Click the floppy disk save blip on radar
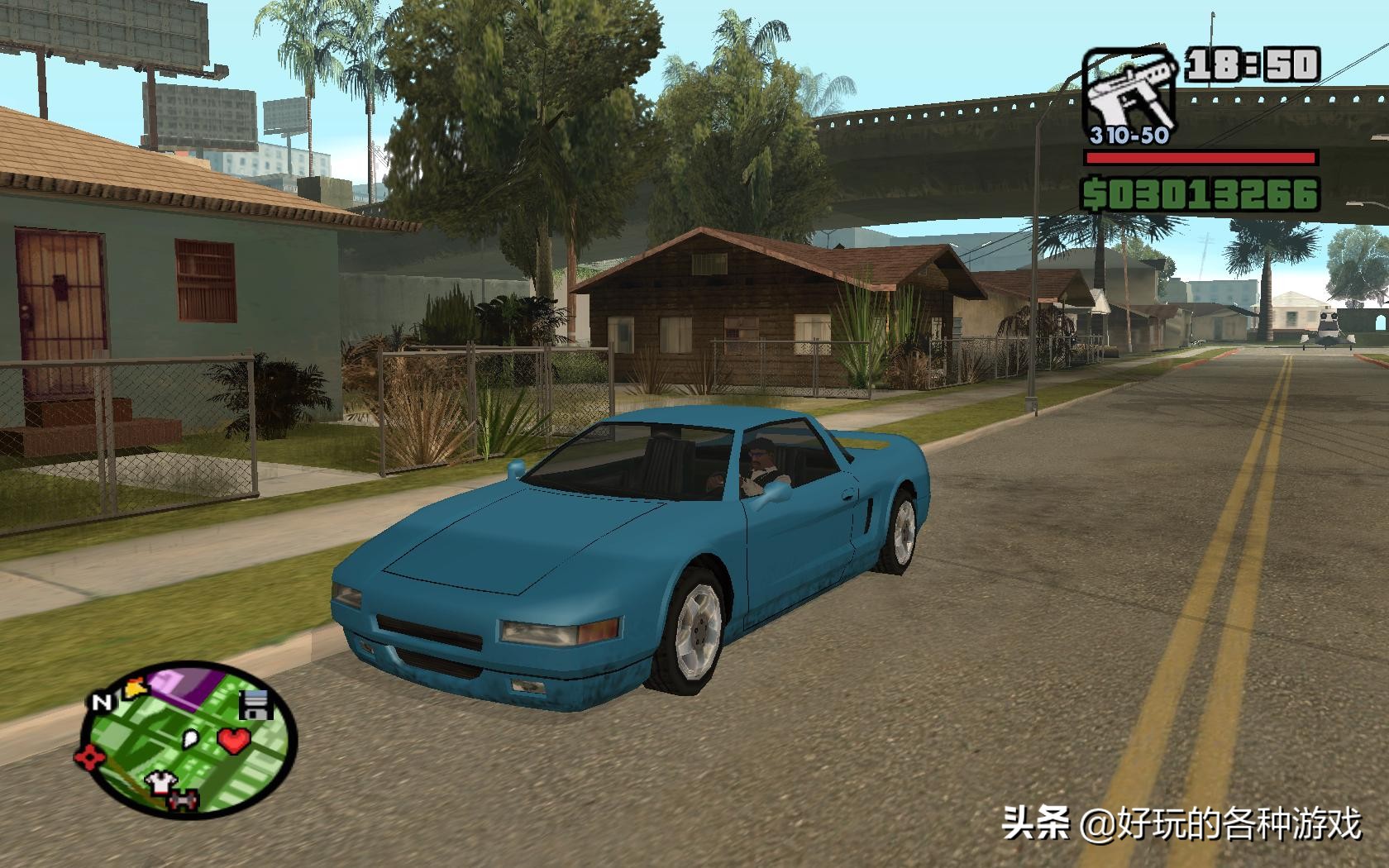This screenshot has height=868, width=1389. (253, 705)
